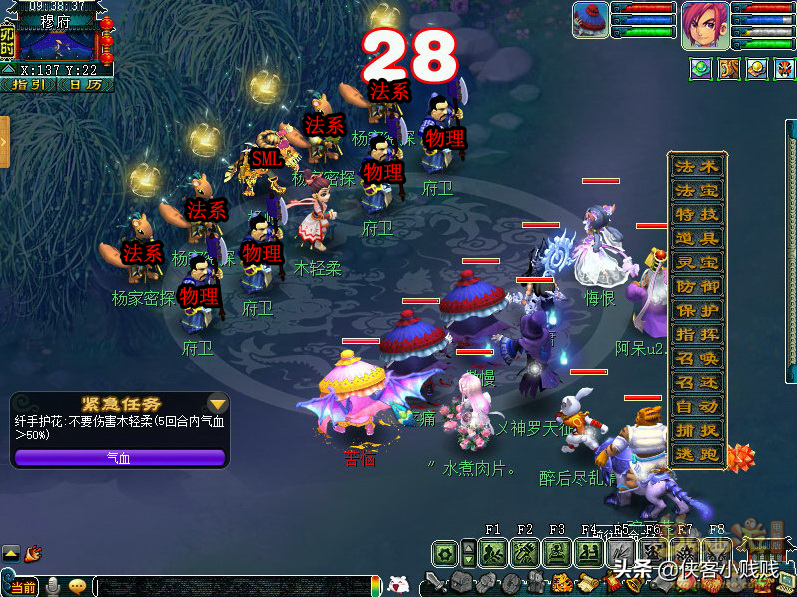
Task: Click the chat input box
Action: 230,586
